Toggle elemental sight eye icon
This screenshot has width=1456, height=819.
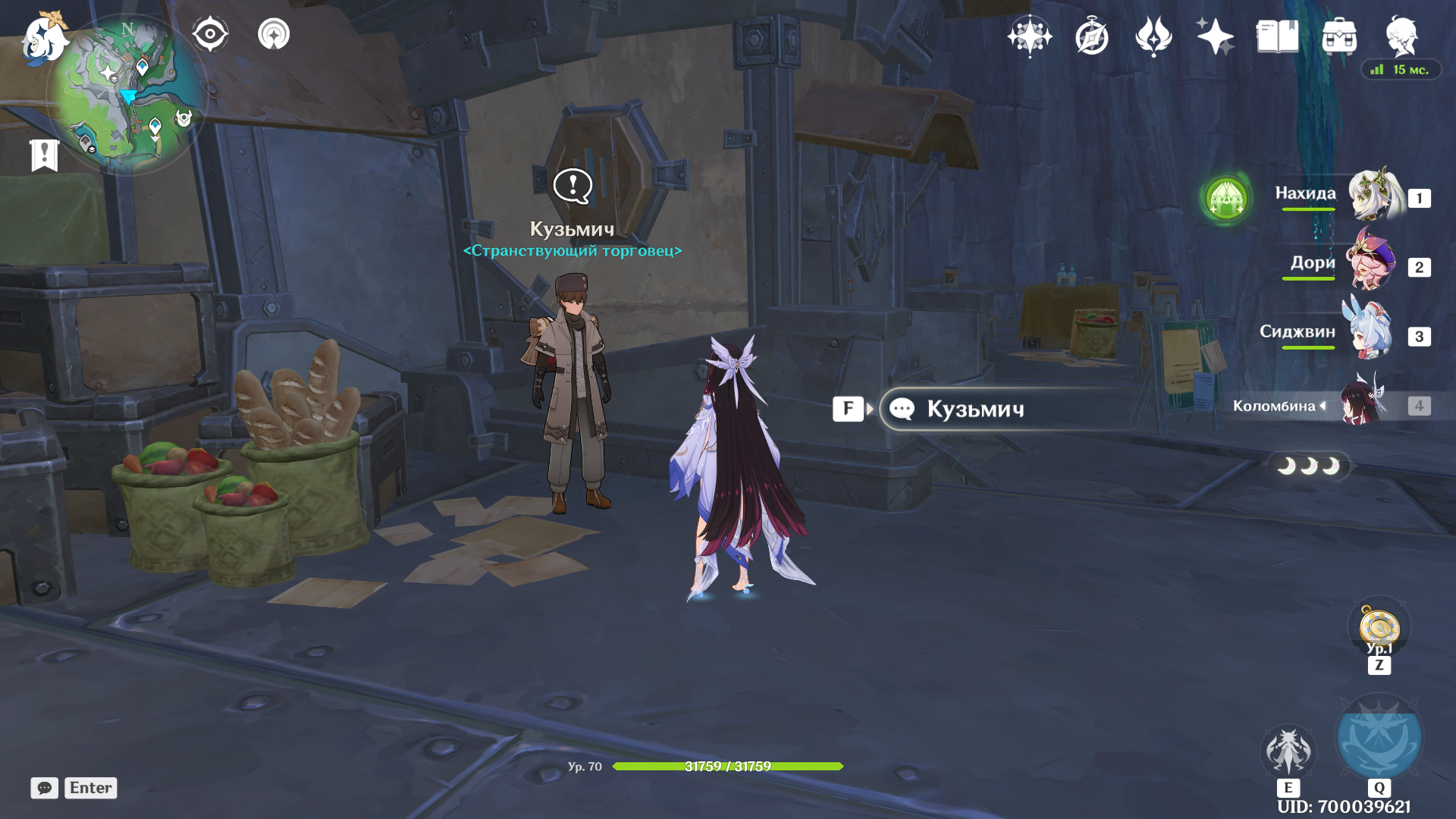(x=210, y=34)
